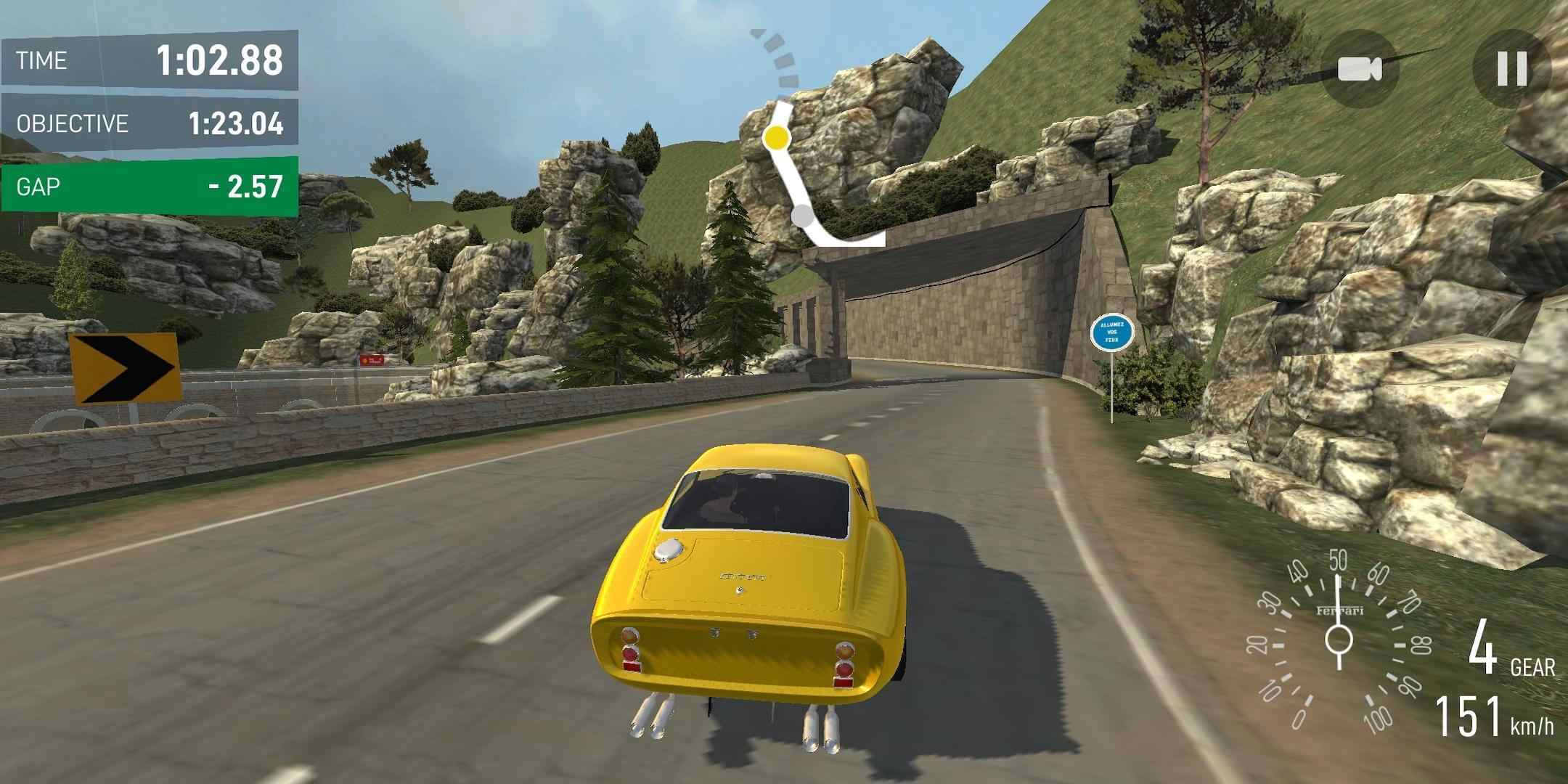1568x784 pixels.
Task: Switch camera view with the camera icon
Action: (x=1360, y=69)
